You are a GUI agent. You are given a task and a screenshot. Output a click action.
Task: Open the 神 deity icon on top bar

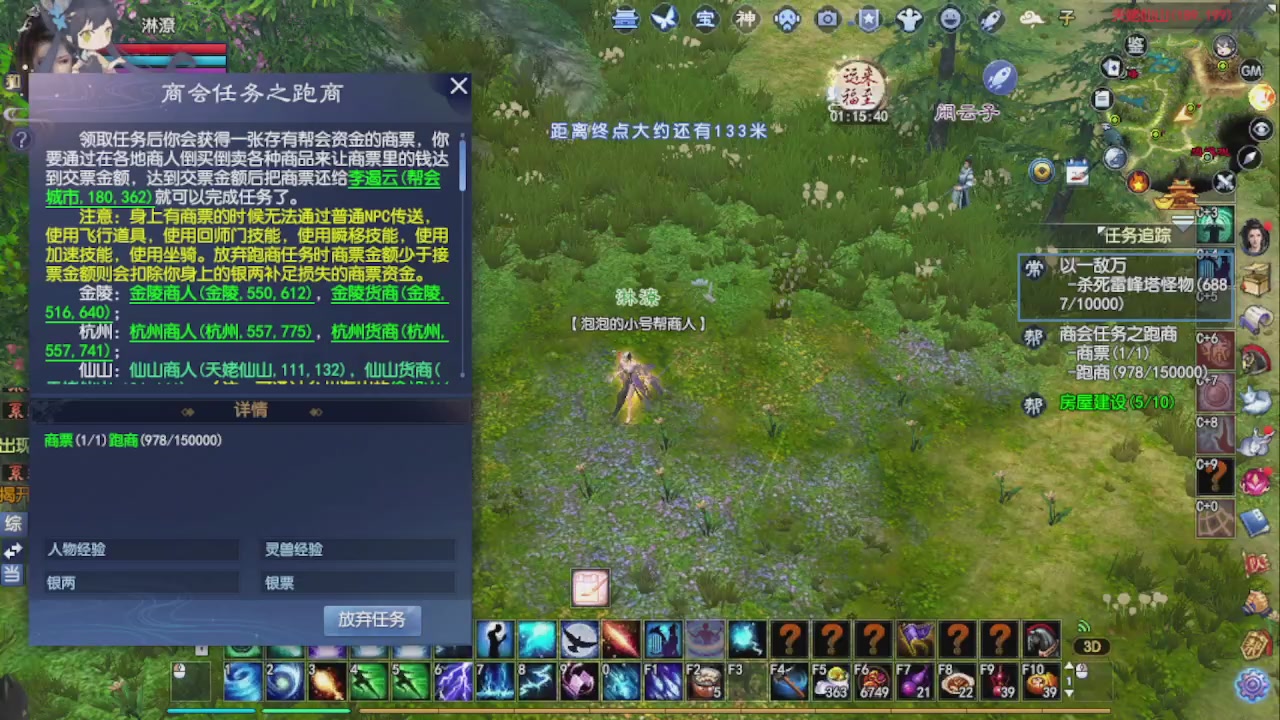(746, 19)
